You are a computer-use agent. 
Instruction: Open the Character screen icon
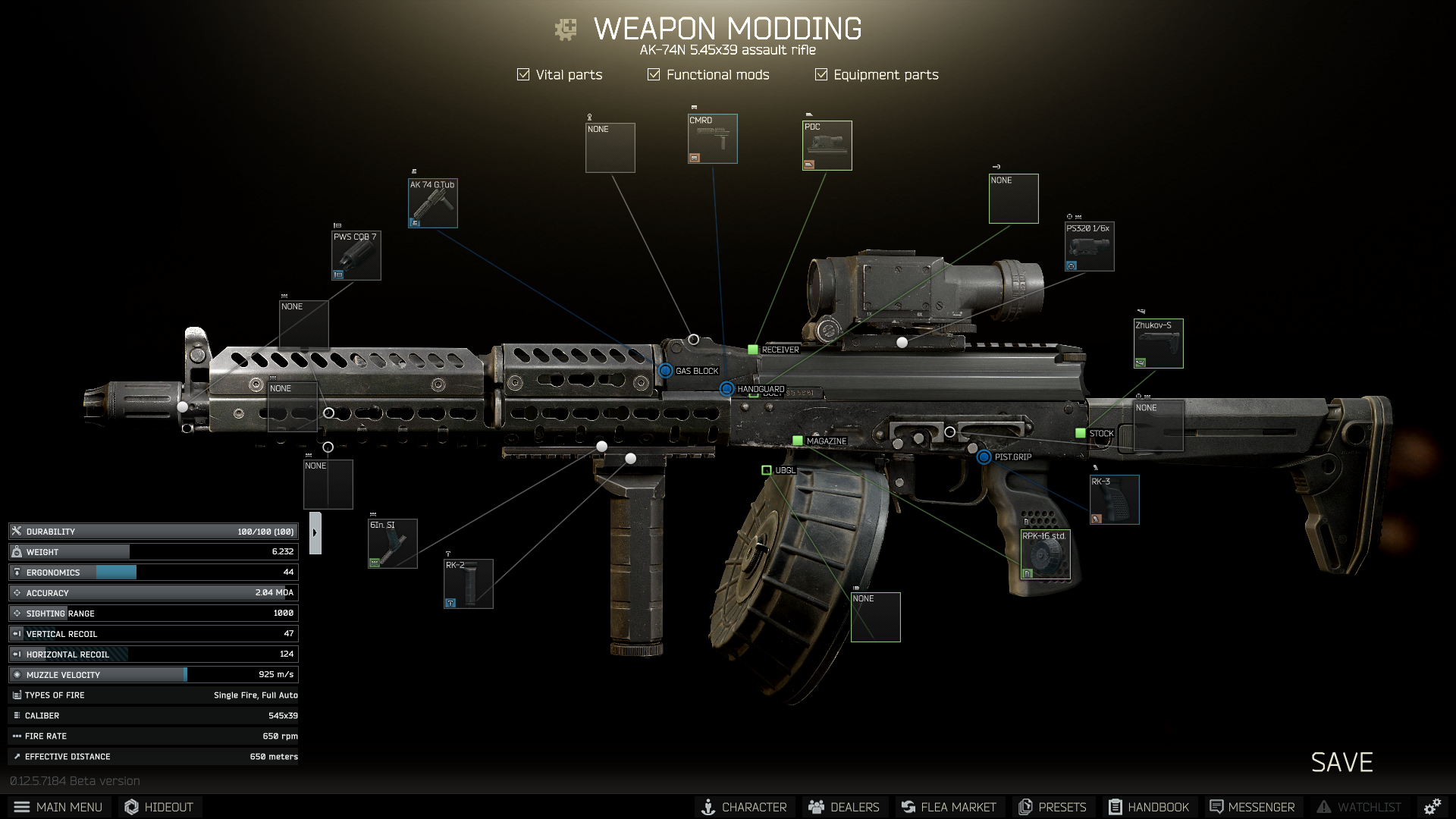(709, 807)
